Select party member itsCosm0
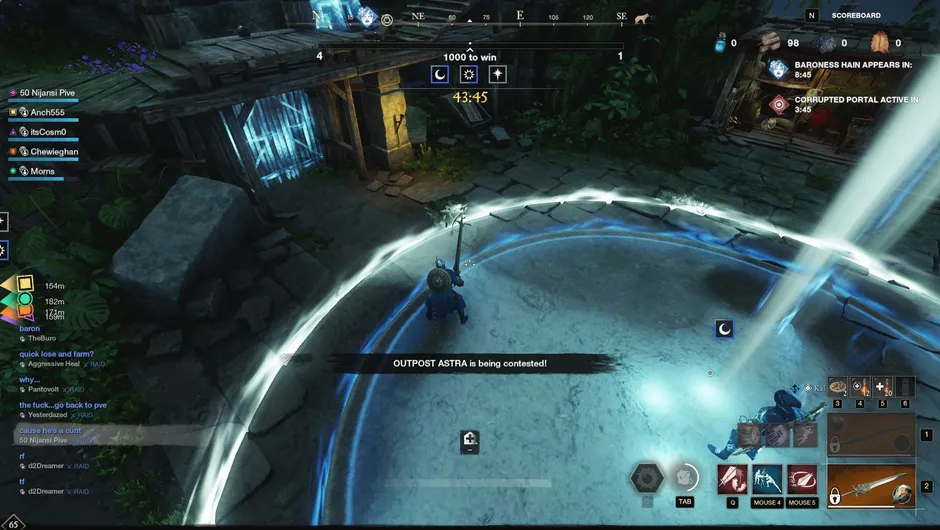 pyautogui.click(x=47, y=132)
